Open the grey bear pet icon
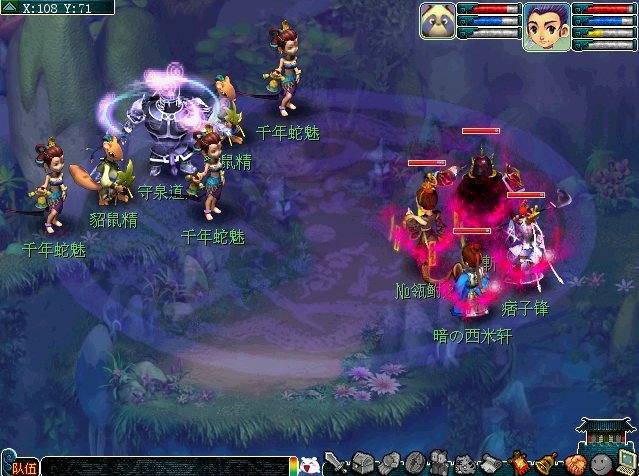 pos(440,464)
